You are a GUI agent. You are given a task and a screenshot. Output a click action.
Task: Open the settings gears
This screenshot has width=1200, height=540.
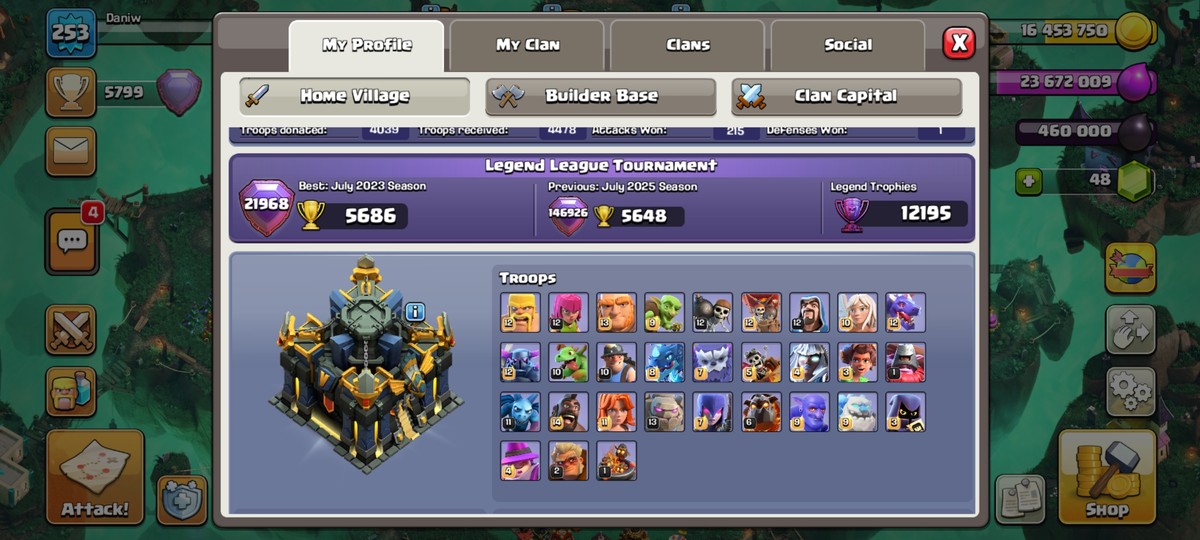point(1130,391)
